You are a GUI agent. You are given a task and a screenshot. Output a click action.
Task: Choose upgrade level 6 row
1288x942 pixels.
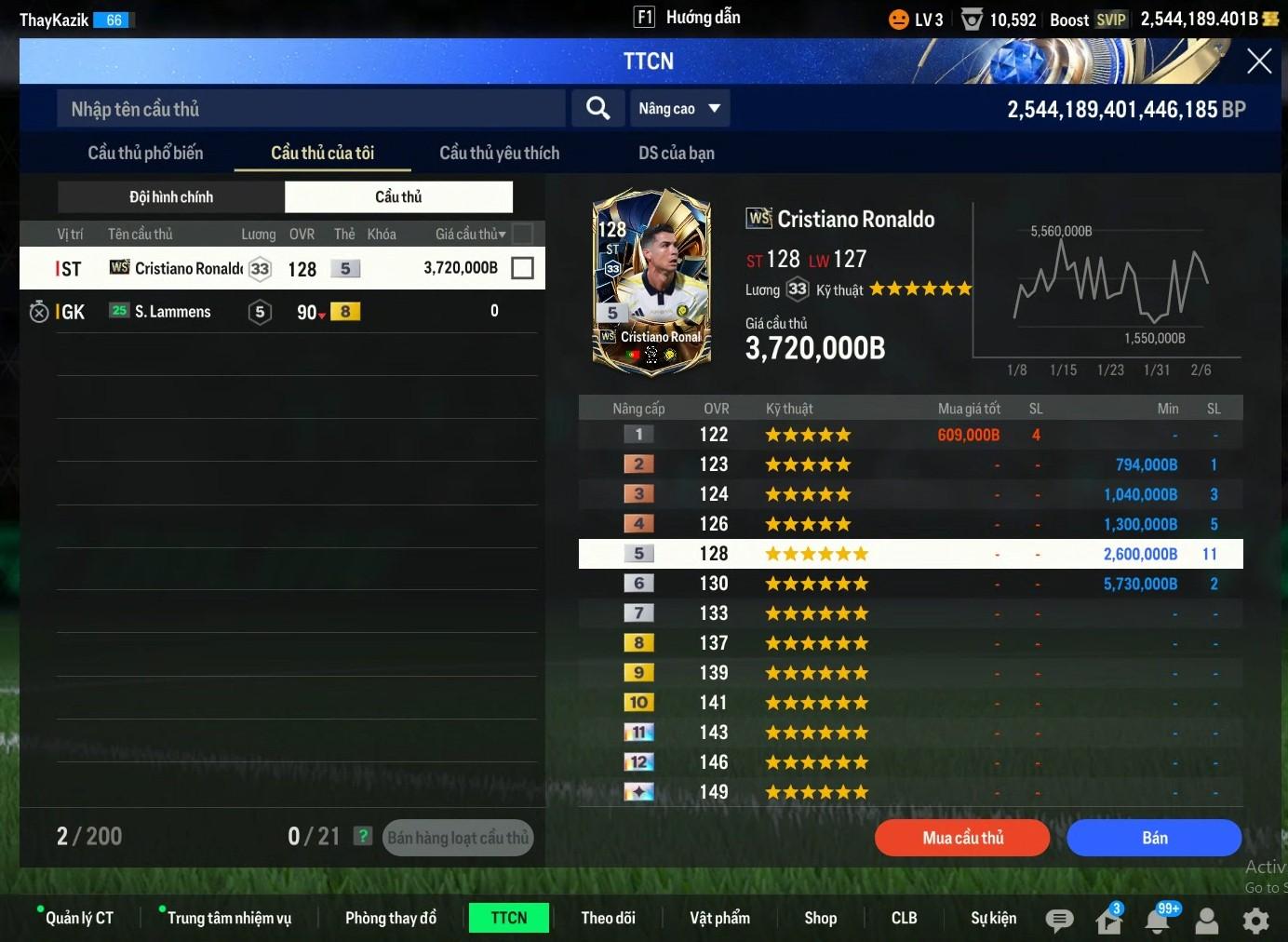click(910, 584)
